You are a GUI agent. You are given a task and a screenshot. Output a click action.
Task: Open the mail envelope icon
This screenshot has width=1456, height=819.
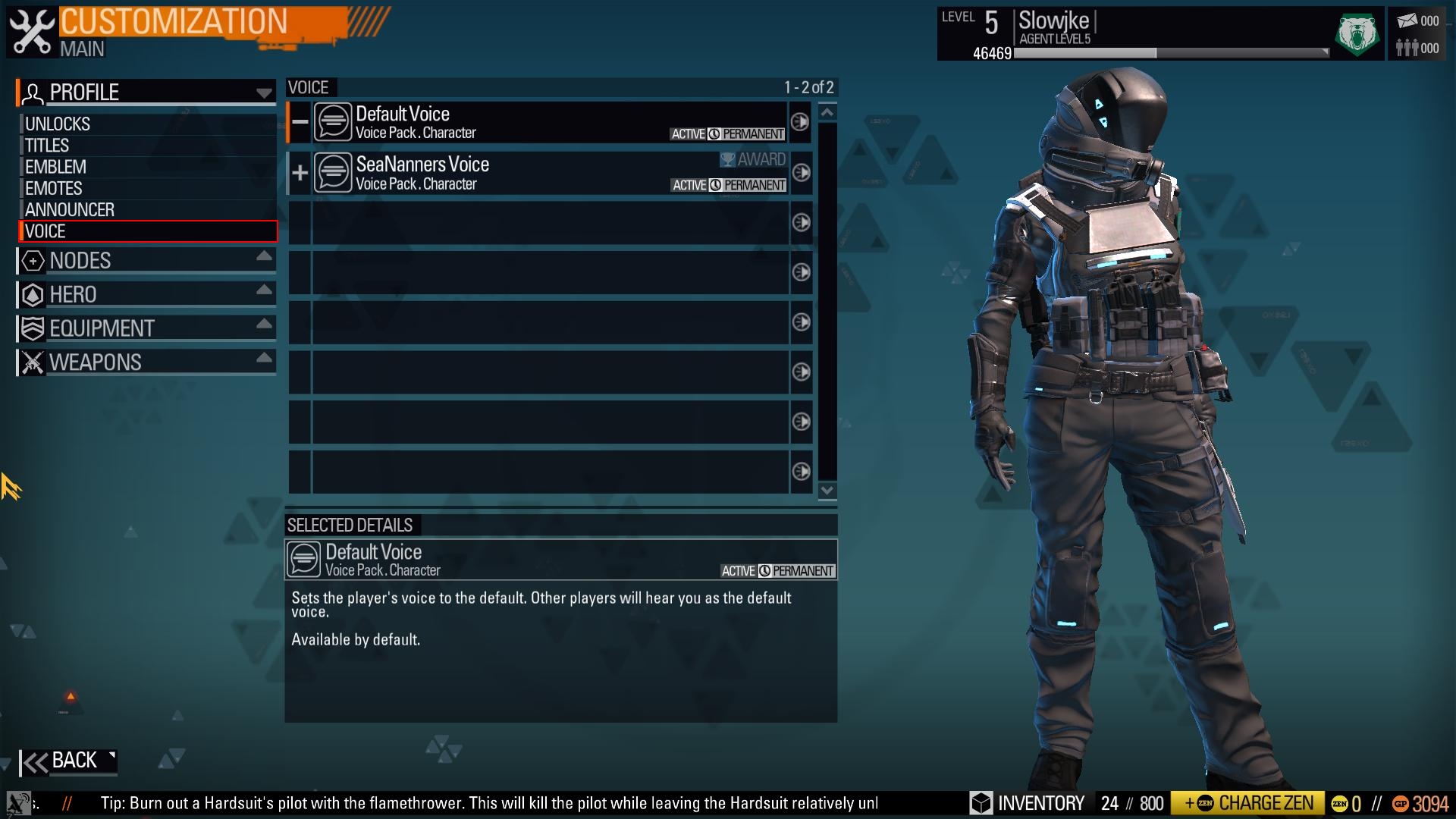pos(1407,21)
